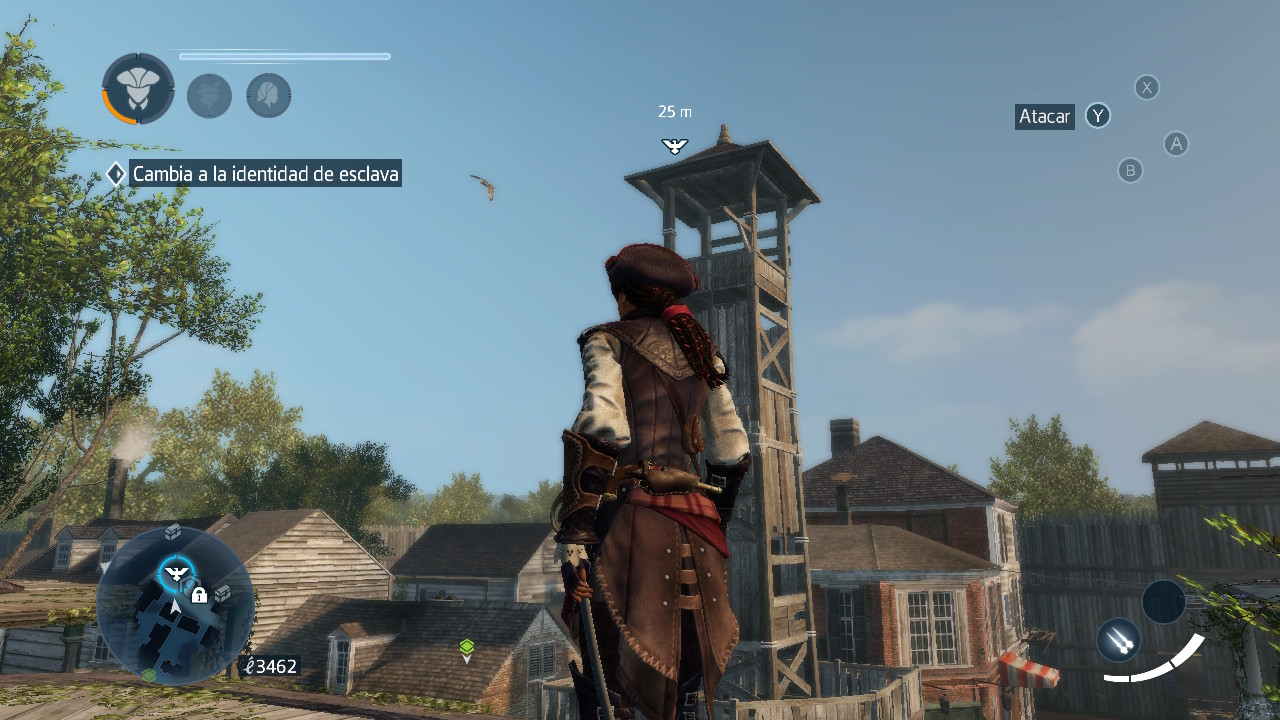Click the padlock icon on the minimap
This screenshot has height=720, width=1280.
(199, 595)
